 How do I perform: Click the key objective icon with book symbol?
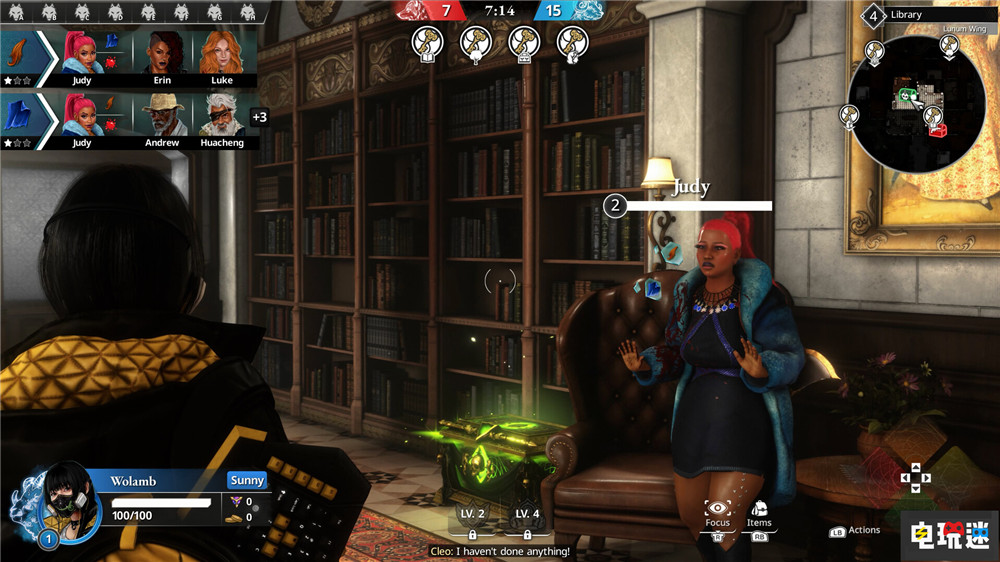tap(426, 42)
